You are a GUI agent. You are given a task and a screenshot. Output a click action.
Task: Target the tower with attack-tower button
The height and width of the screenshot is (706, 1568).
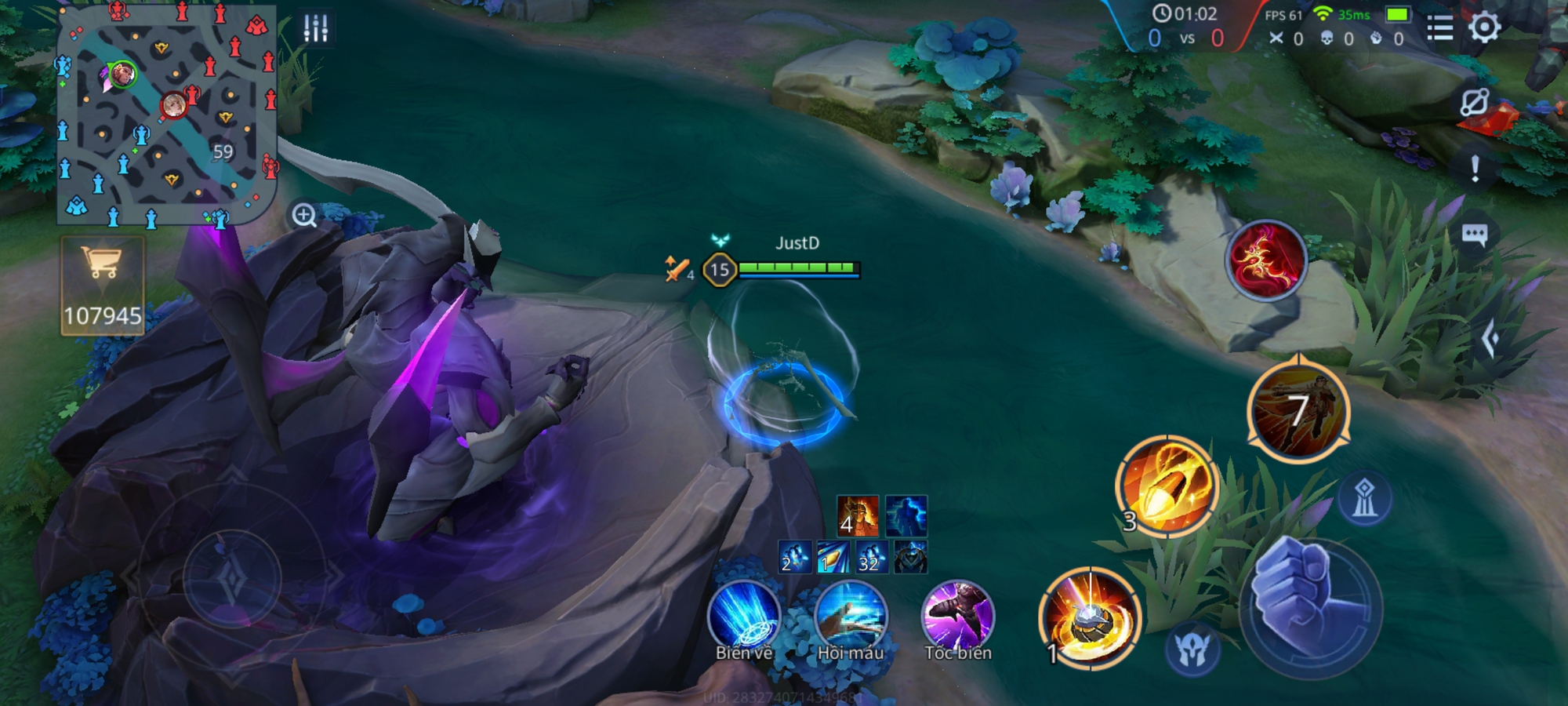pyautogui.click(x=1364, y=498)
